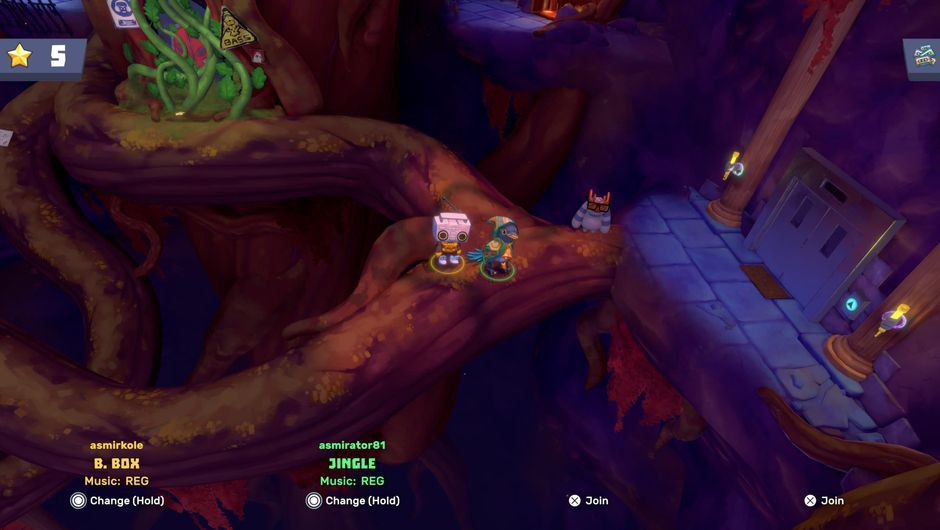Change the Music setting under JINGLE

click(352, 481)
